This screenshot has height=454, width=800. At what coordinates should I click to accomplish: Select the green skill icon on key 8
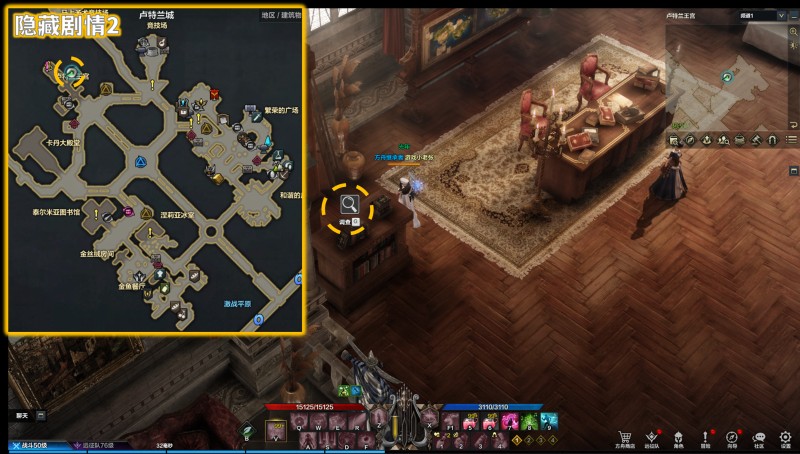(x=524, y=422)
